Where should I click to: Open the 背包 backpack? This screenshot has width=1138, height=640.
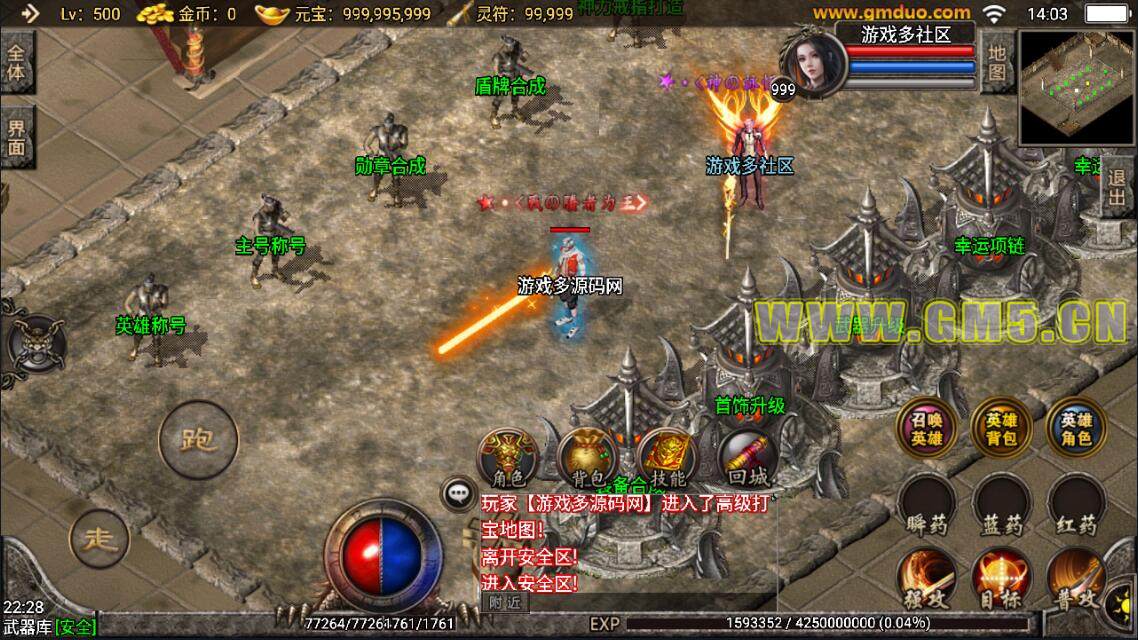[585, 458]
